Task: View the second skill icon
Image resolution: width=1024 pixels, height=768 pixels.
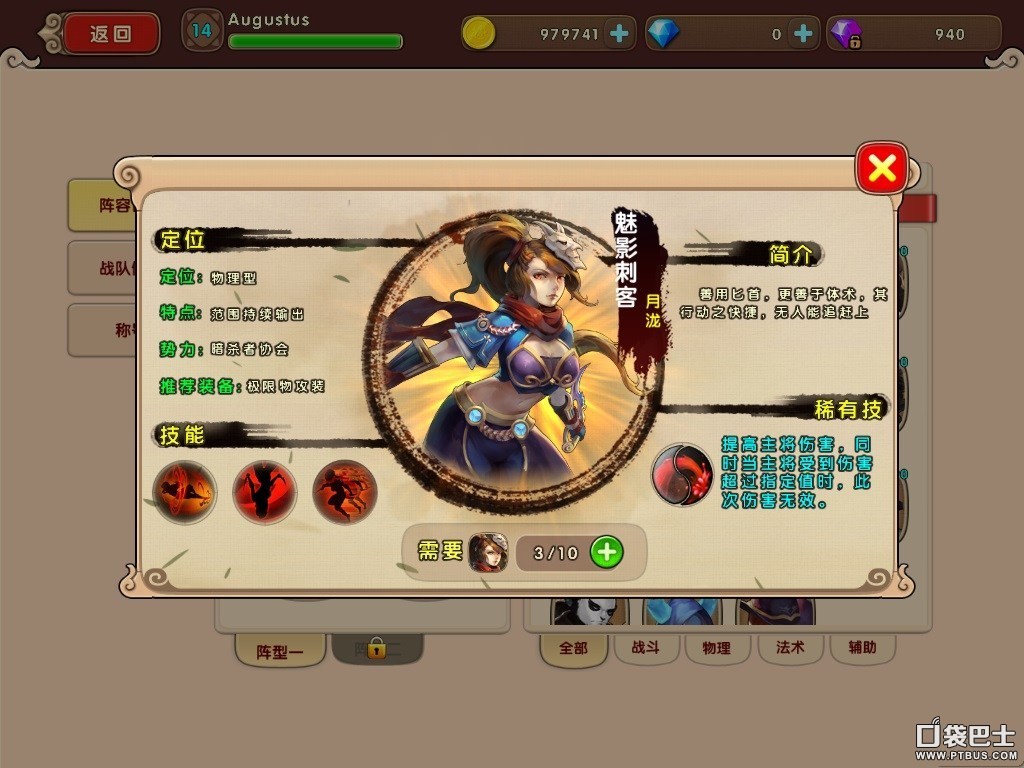Action: [x=264, y=492]
